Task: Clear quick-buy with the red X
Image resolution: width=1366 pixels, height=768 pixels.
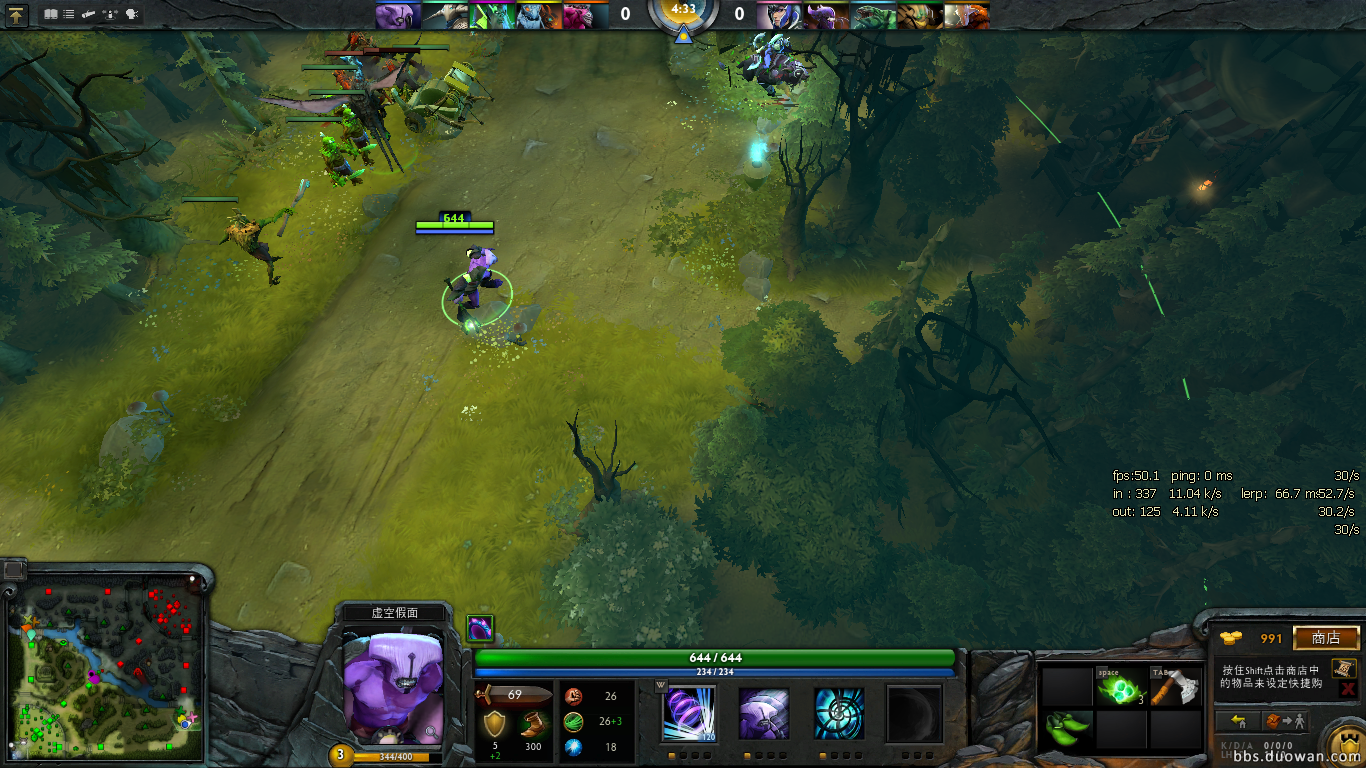Action: (1346, 688)
